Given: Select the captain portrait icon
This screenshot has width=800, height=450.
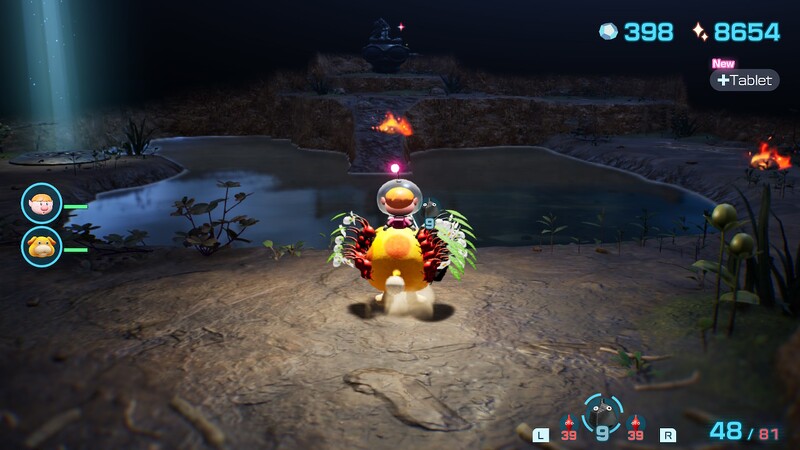Looking at the screenshot, I should (x=41, y=204).
